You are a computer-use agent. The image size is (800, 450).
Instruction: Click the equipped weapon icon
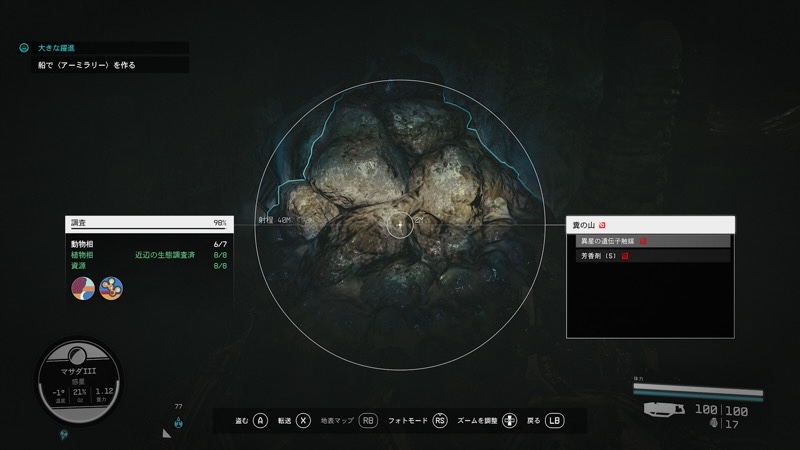click(665, 409)
